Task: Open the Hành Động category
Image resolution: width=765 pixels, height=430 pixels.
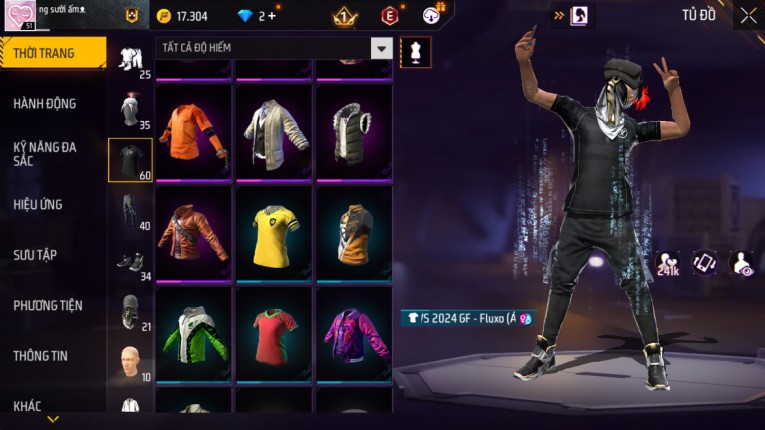Action: pos(45,103)
